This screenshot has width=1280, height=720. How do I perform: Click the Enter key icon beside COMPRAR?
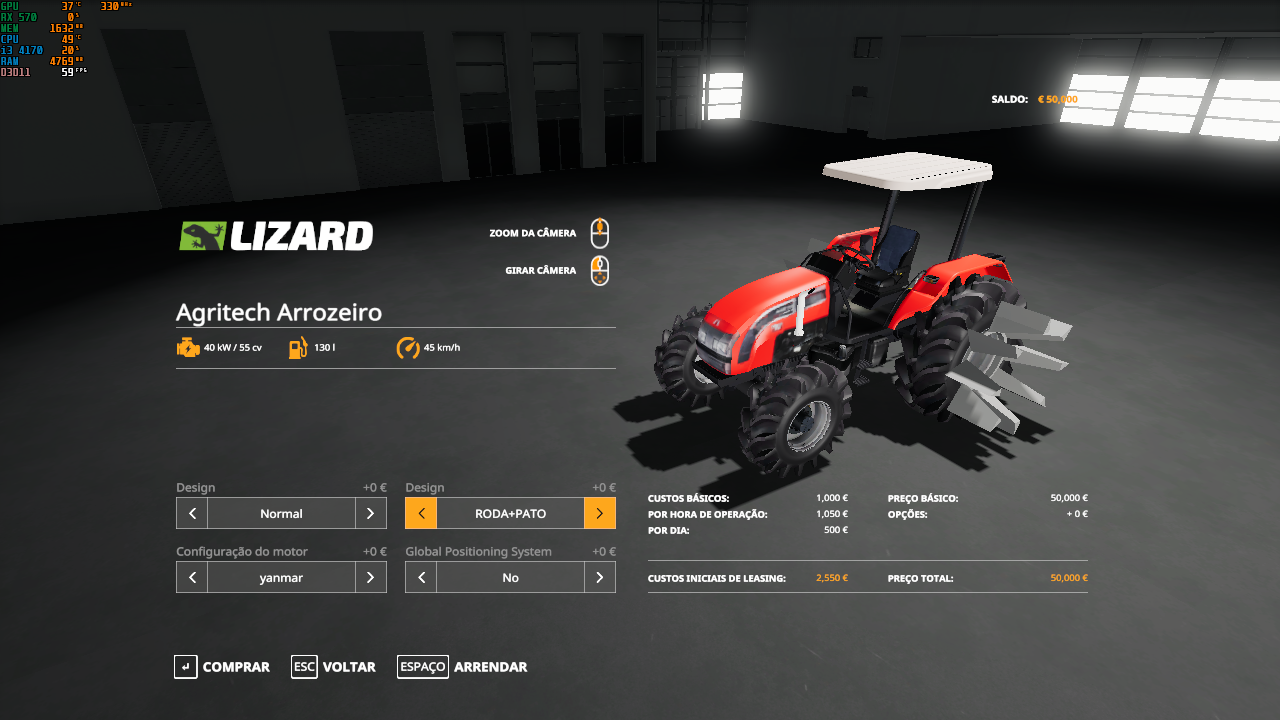[185, 667]
